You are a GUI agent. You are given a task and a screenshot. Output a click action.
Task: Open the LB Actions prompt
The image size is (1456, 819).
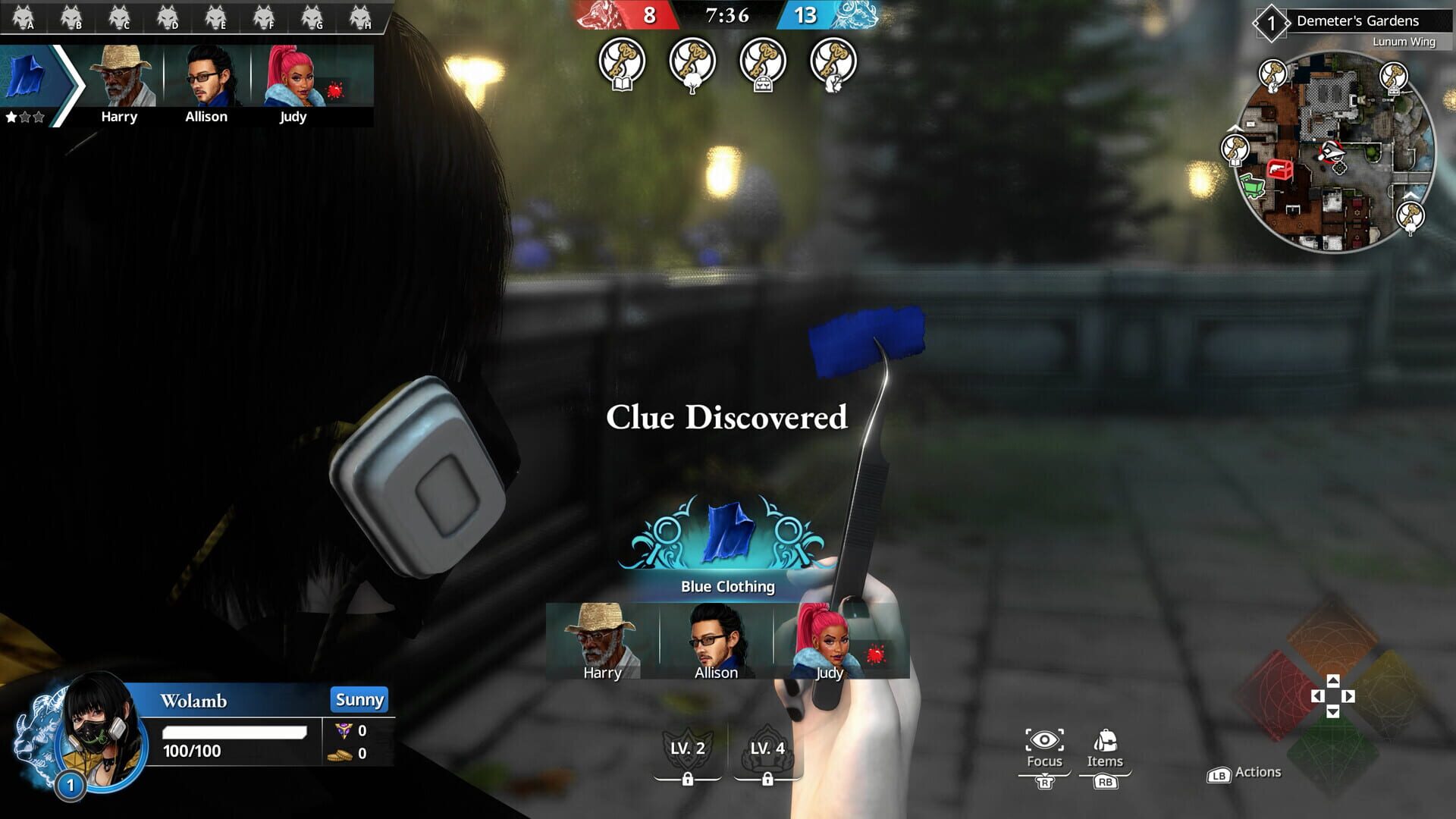point(1244,773)
